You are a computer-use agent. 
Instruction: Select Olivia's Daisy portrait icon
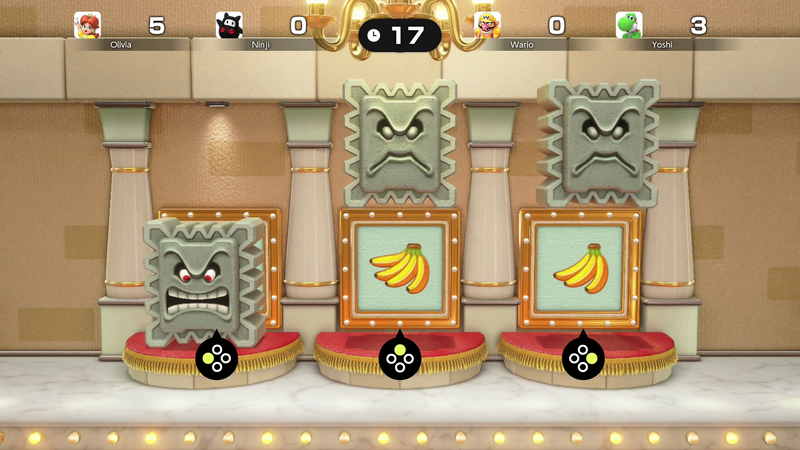87,25
